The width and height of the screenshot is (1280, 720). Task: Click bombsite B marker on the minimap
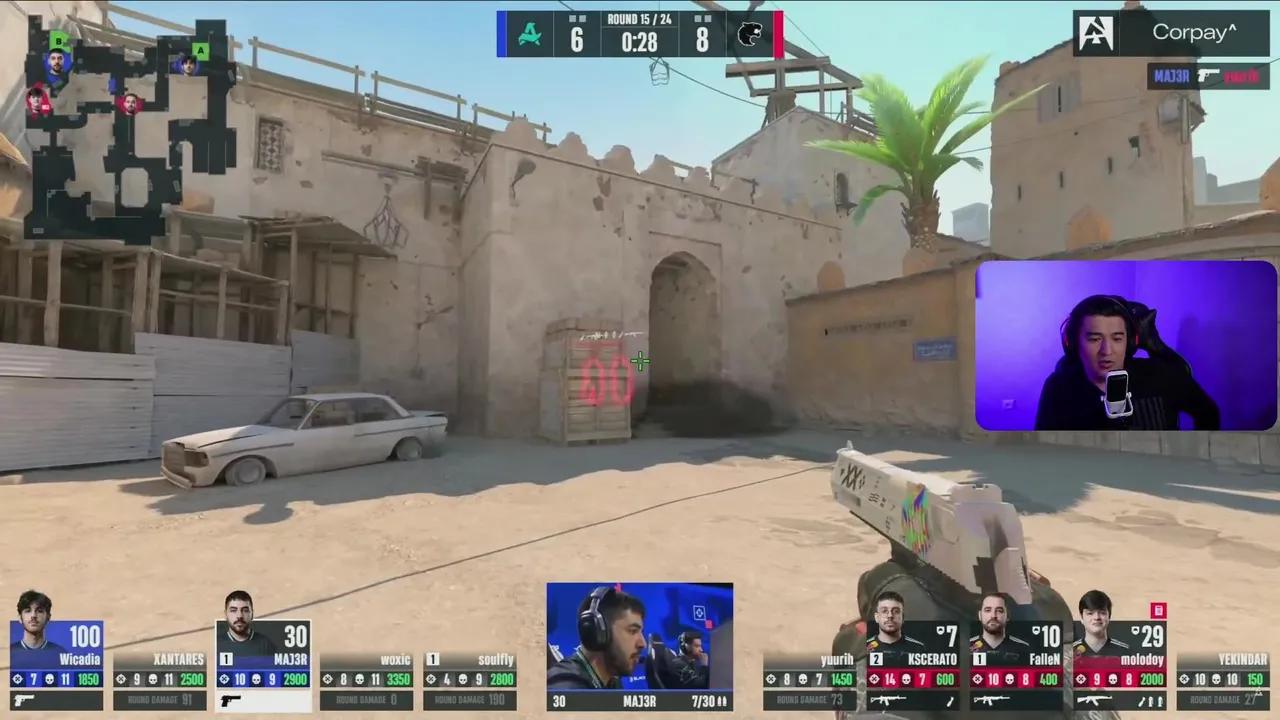click(58, 42)
